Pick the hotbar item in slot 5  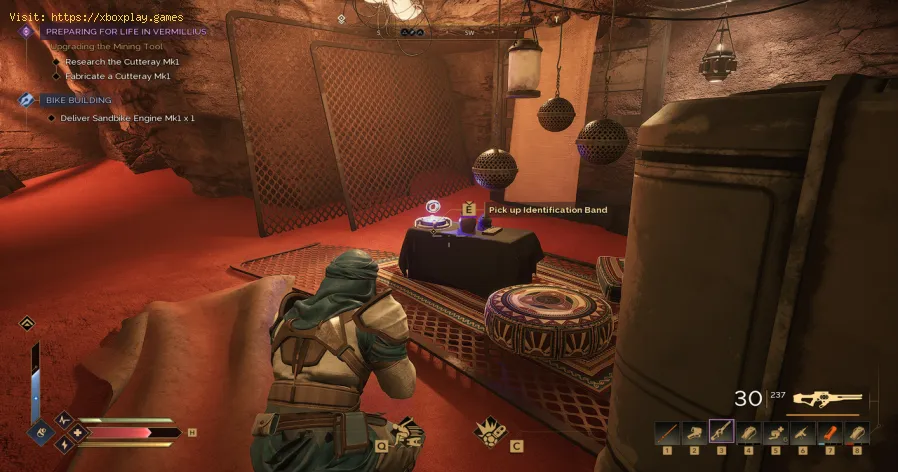tap(776, 432)
